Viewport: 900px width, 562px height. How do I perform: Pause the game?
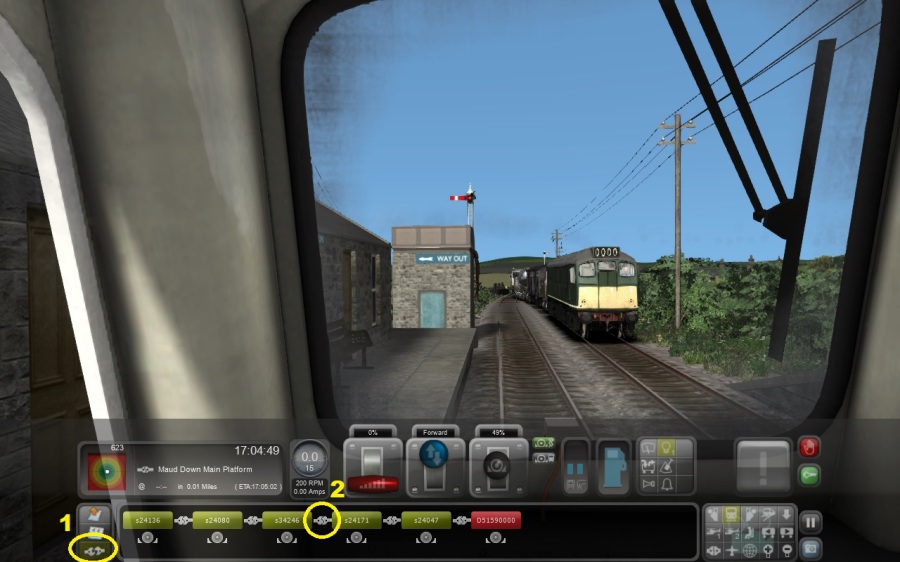pos(810,521)
